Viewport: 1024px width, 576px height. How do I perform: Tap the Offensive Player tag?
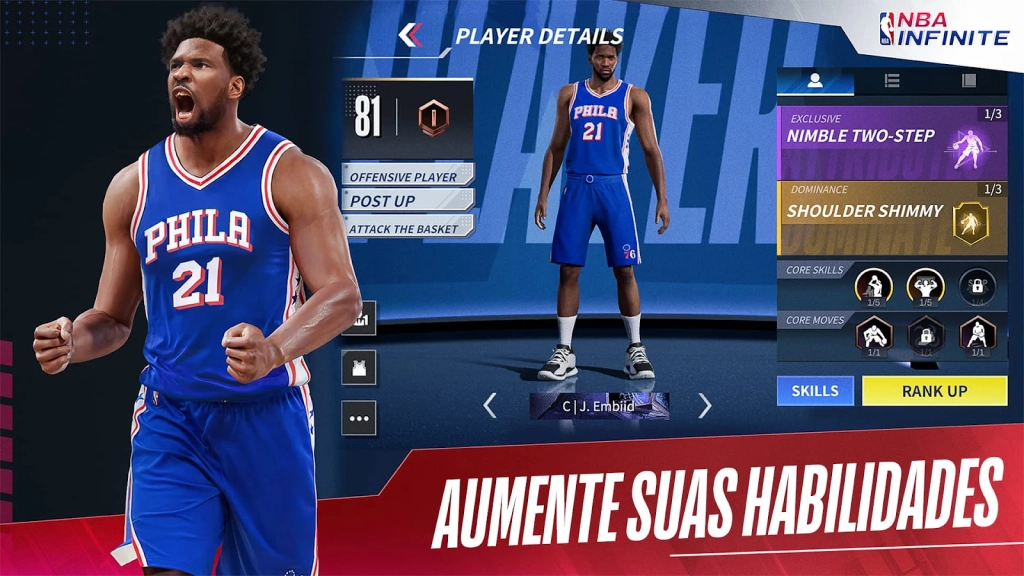click(406, 176)
